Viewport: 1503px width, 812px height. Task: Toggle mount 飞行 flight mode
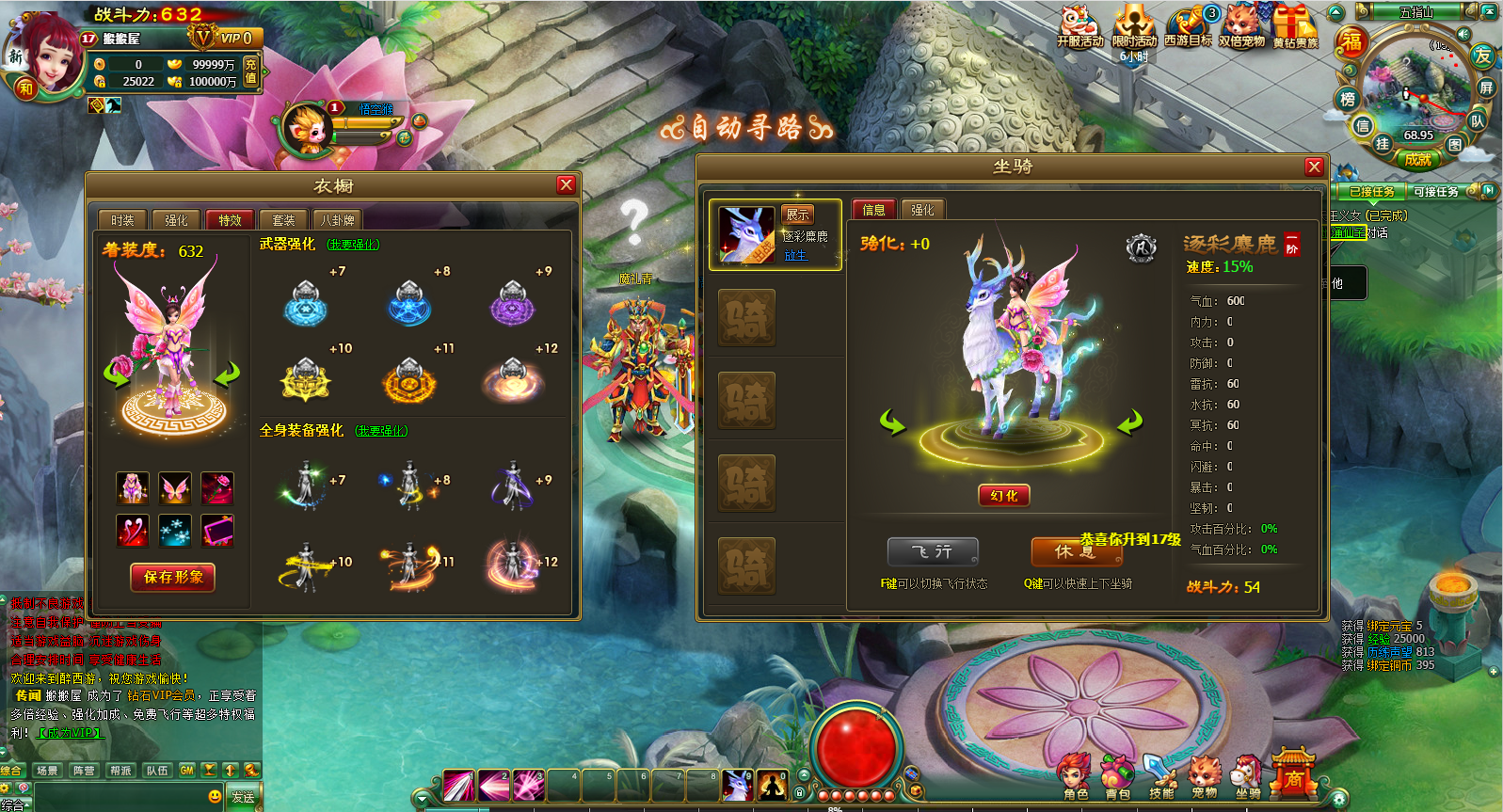coord(933,551)
